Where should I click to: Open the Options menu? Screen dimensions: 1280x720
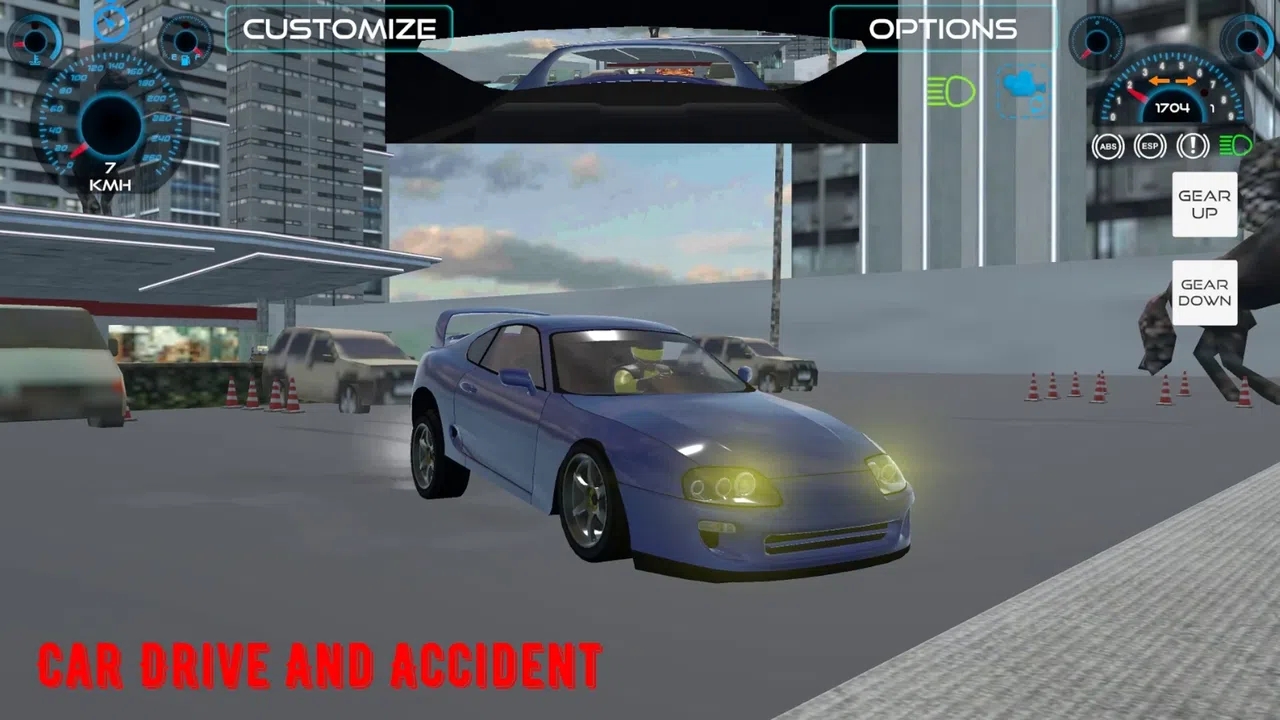point(942,29)
